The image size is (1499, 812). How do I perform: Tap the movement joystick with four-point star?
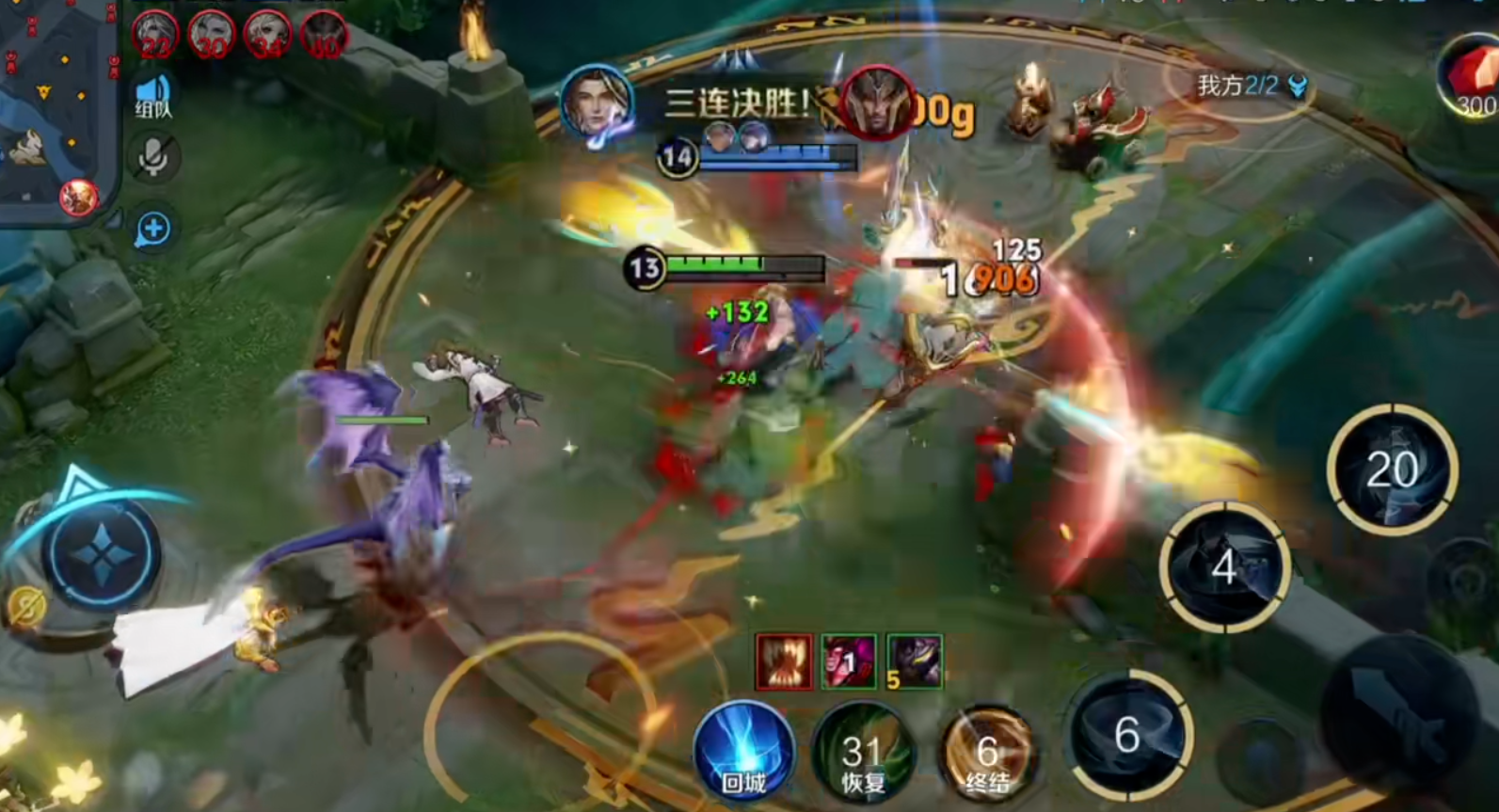click(102, 554)
